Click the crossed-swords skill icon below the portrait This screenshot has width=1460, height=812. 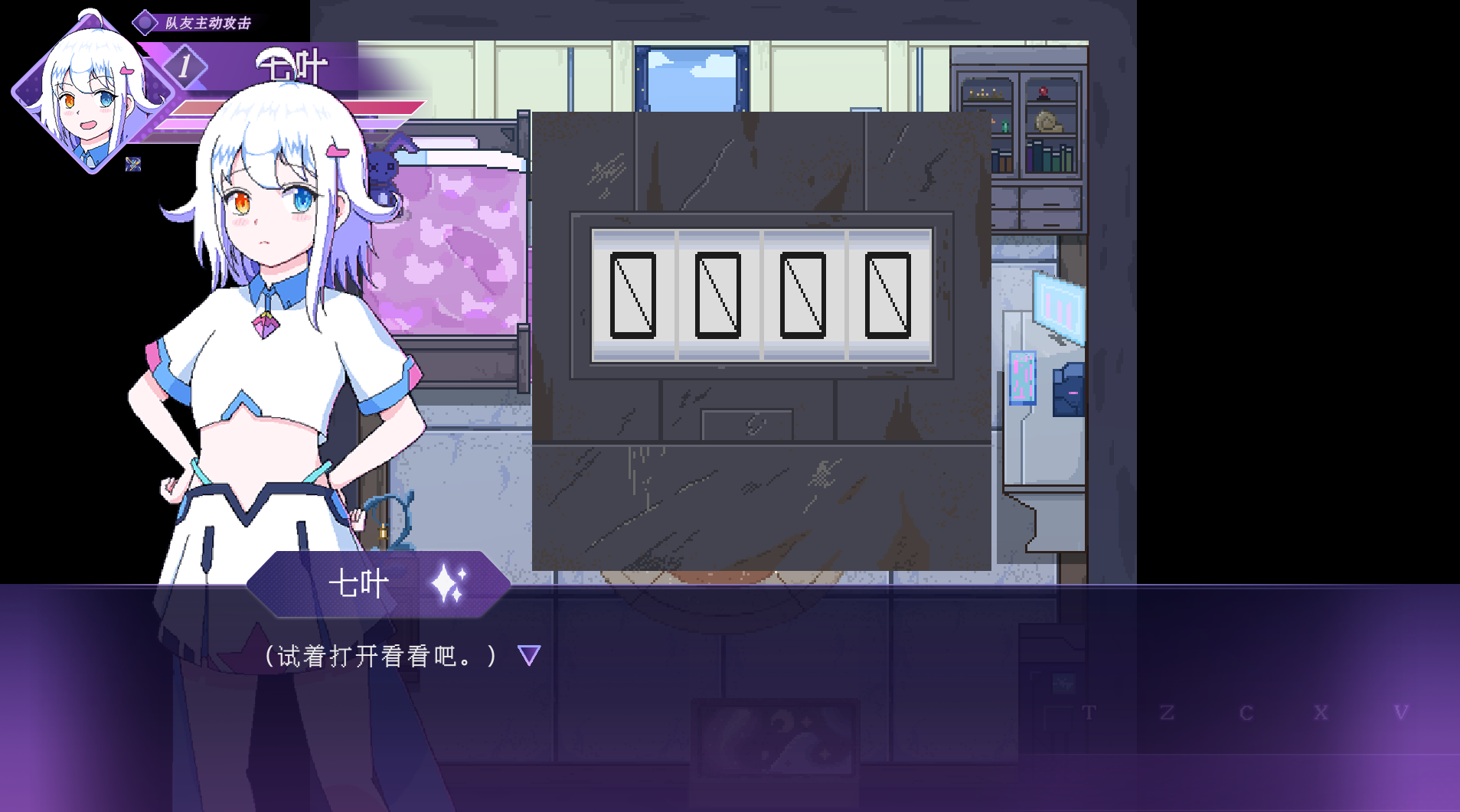[134, 162]
